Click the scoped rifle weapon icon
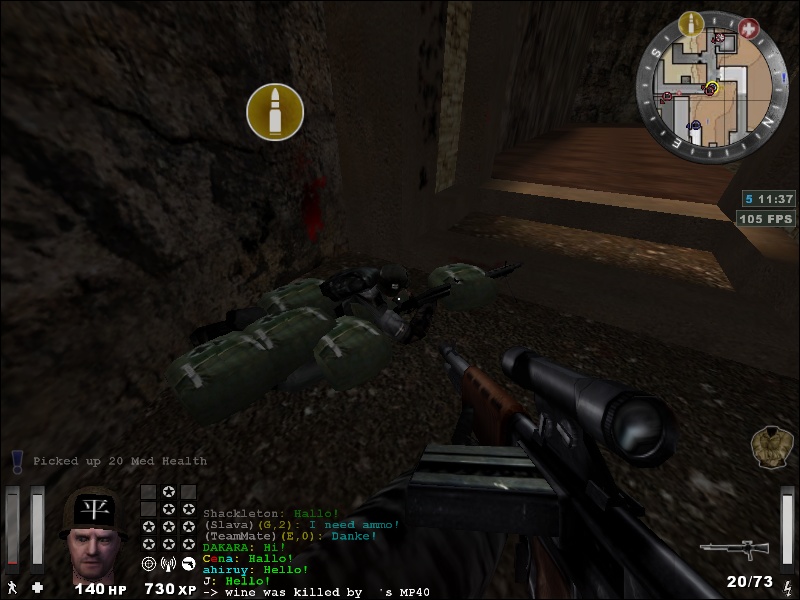This screenshot has height=600, width=800. tap(733, 548)
